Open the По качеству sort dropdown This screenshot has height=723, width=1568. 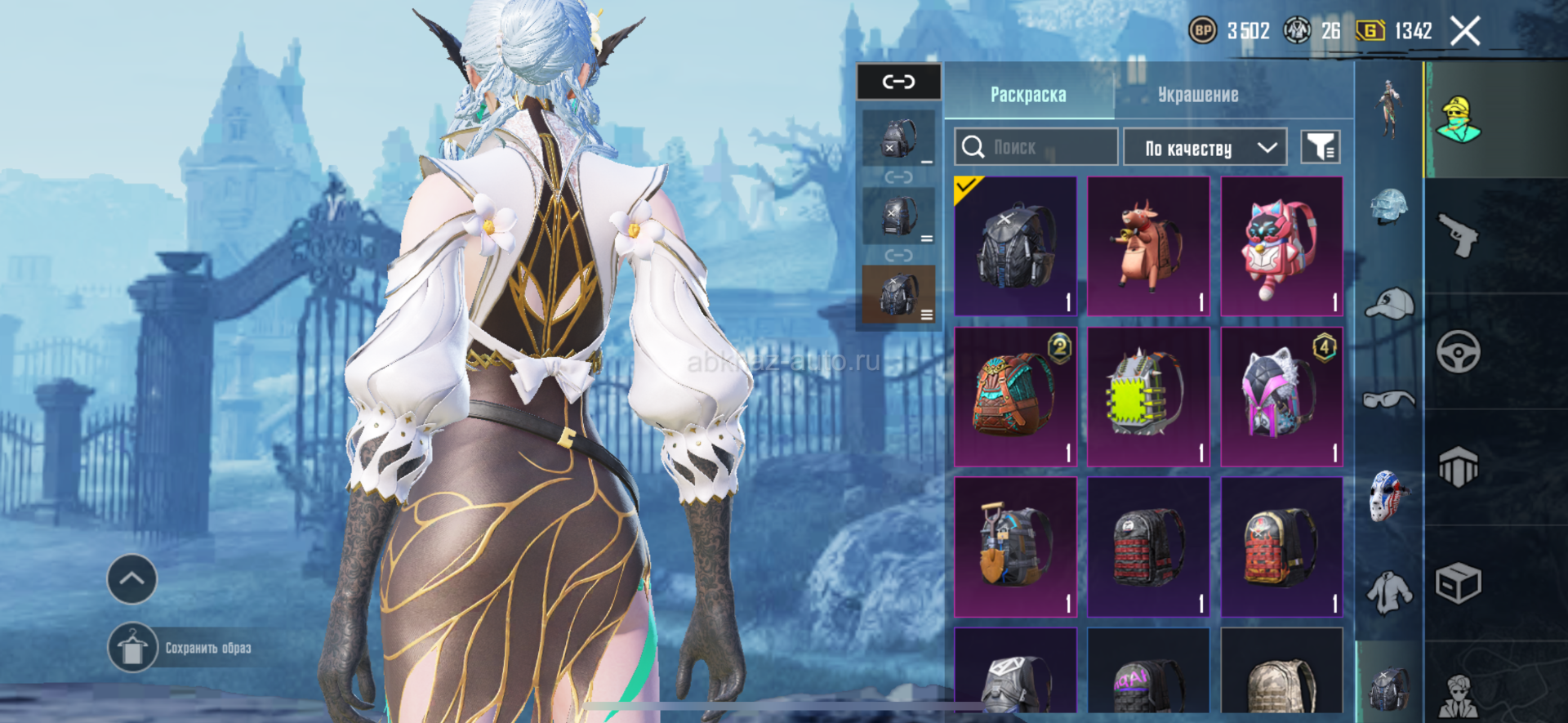pyautogui.click(x=1205, y=148)
